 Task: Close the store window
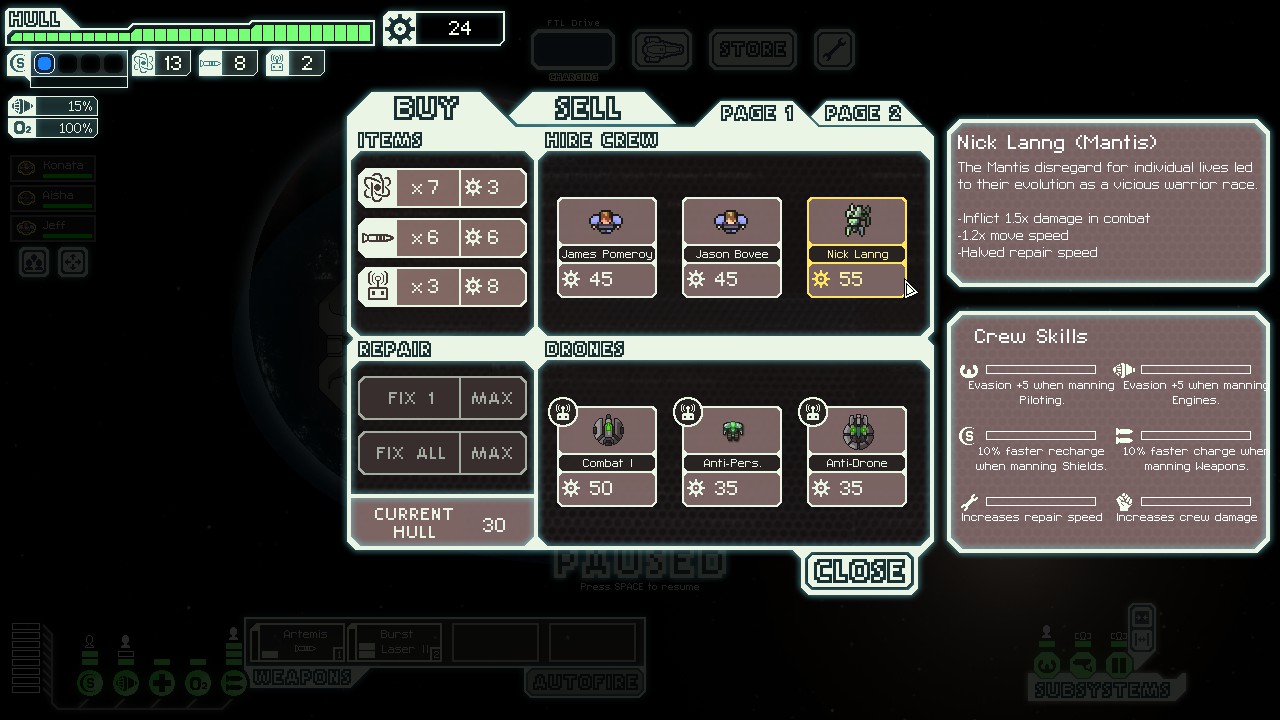860,571
